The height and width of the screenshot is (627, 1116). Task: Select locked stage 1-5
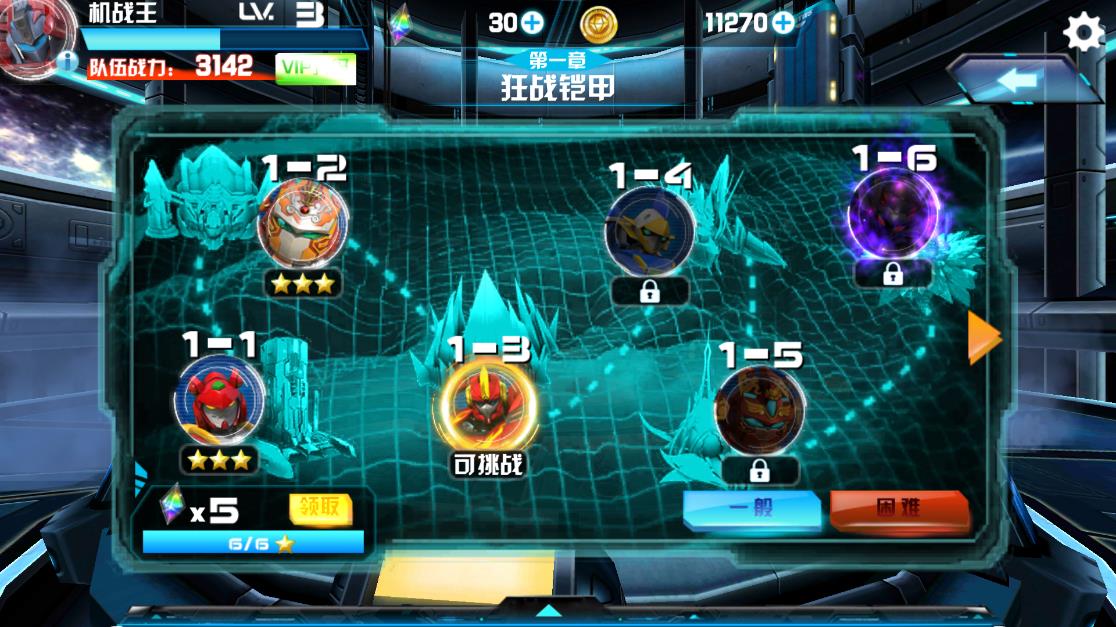click(760, 410)
